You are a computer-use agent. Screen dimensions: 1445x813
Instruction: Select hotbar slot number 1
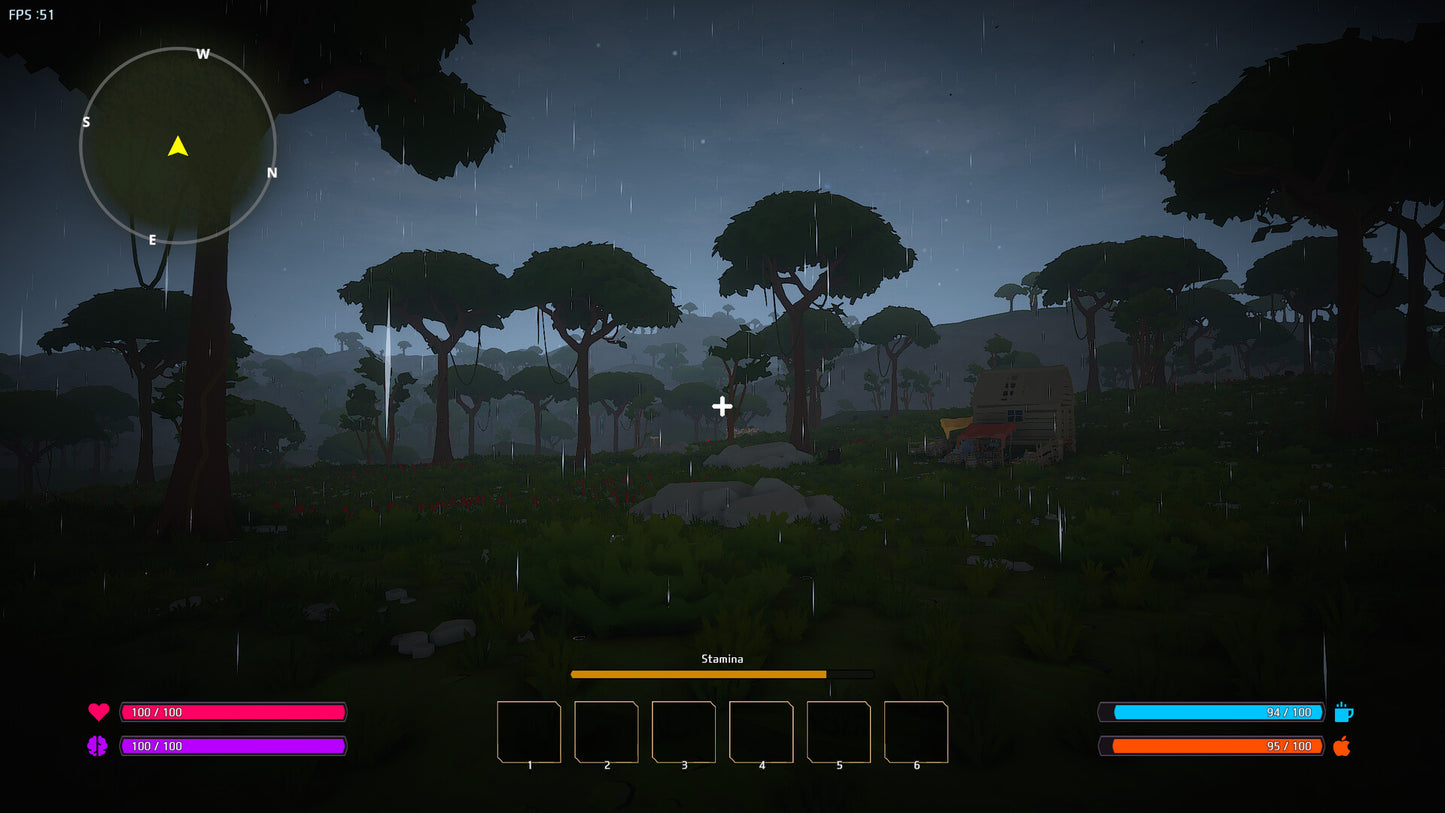coord(529,732)
